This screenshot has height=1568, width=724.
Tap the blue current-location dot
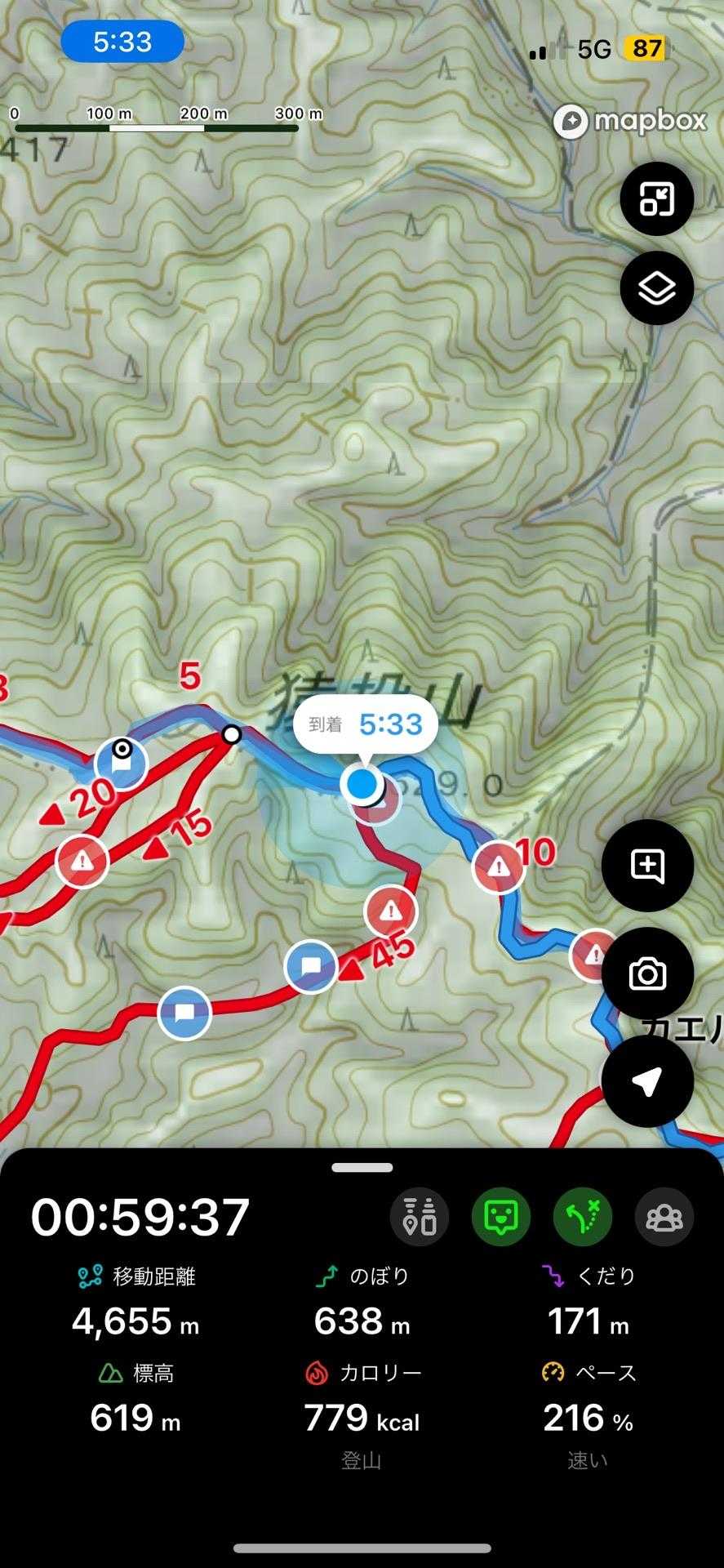click(362, 785)
